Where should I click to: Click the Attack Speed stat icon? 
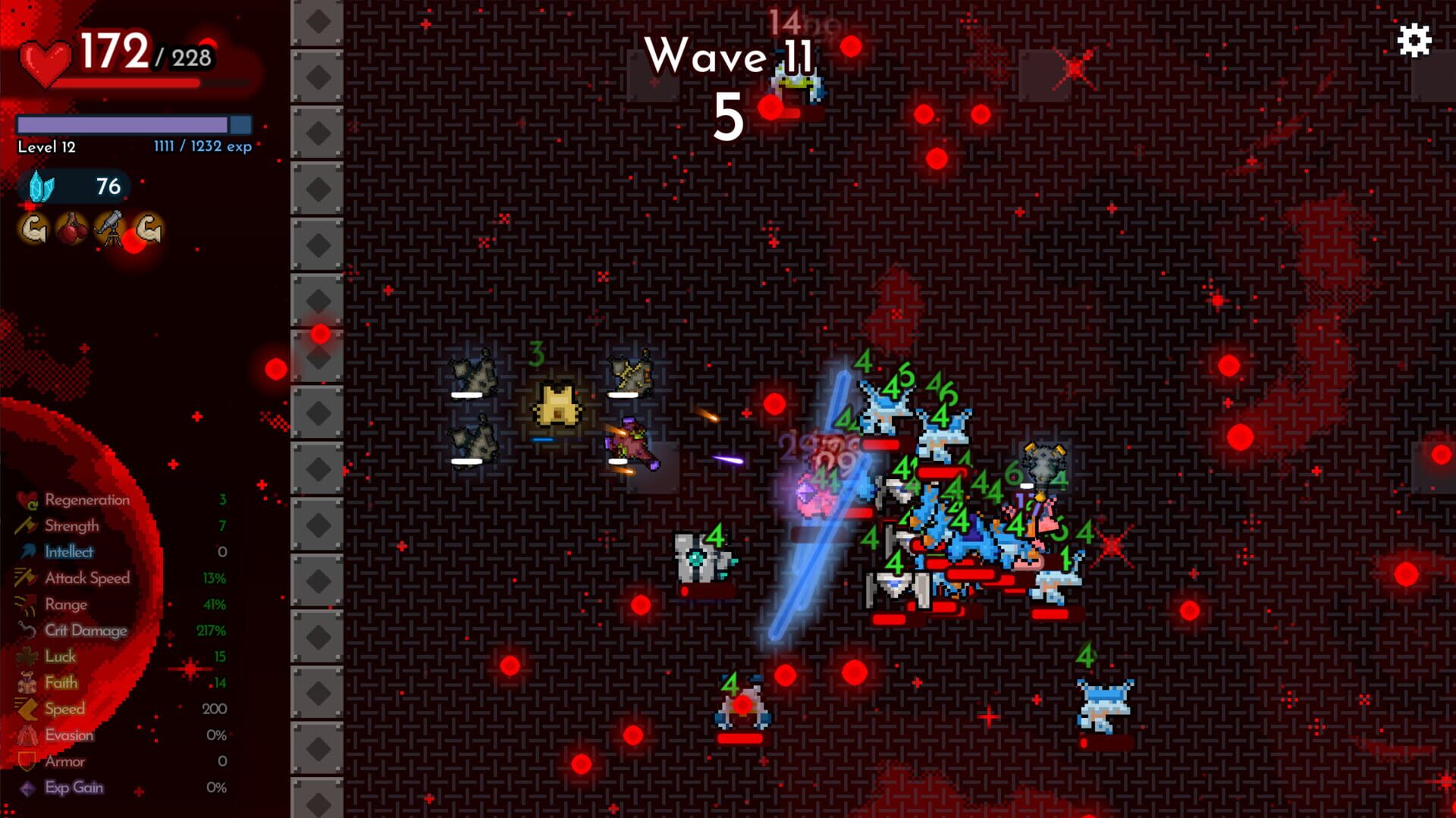coord(25,578)
